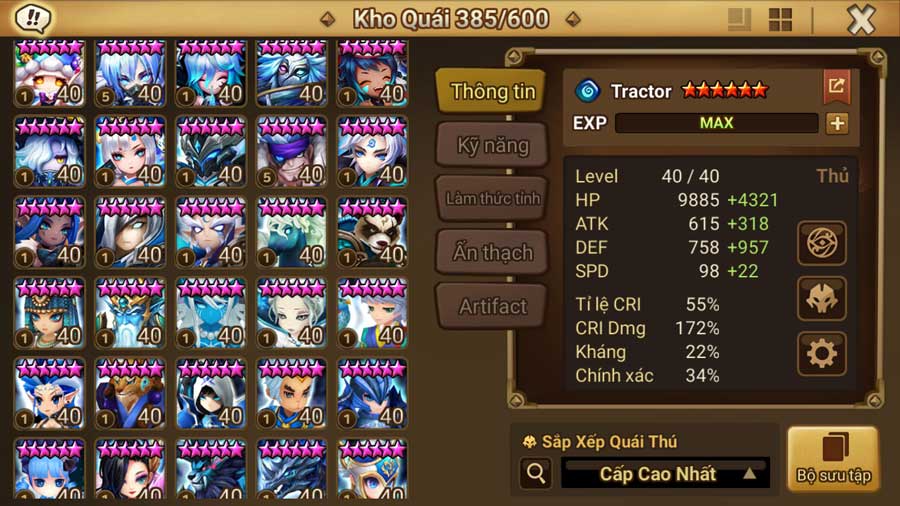Screen dimensions: 900x506
Task: Click the share icon beside Tractor's stars
Action: (836, 87)
